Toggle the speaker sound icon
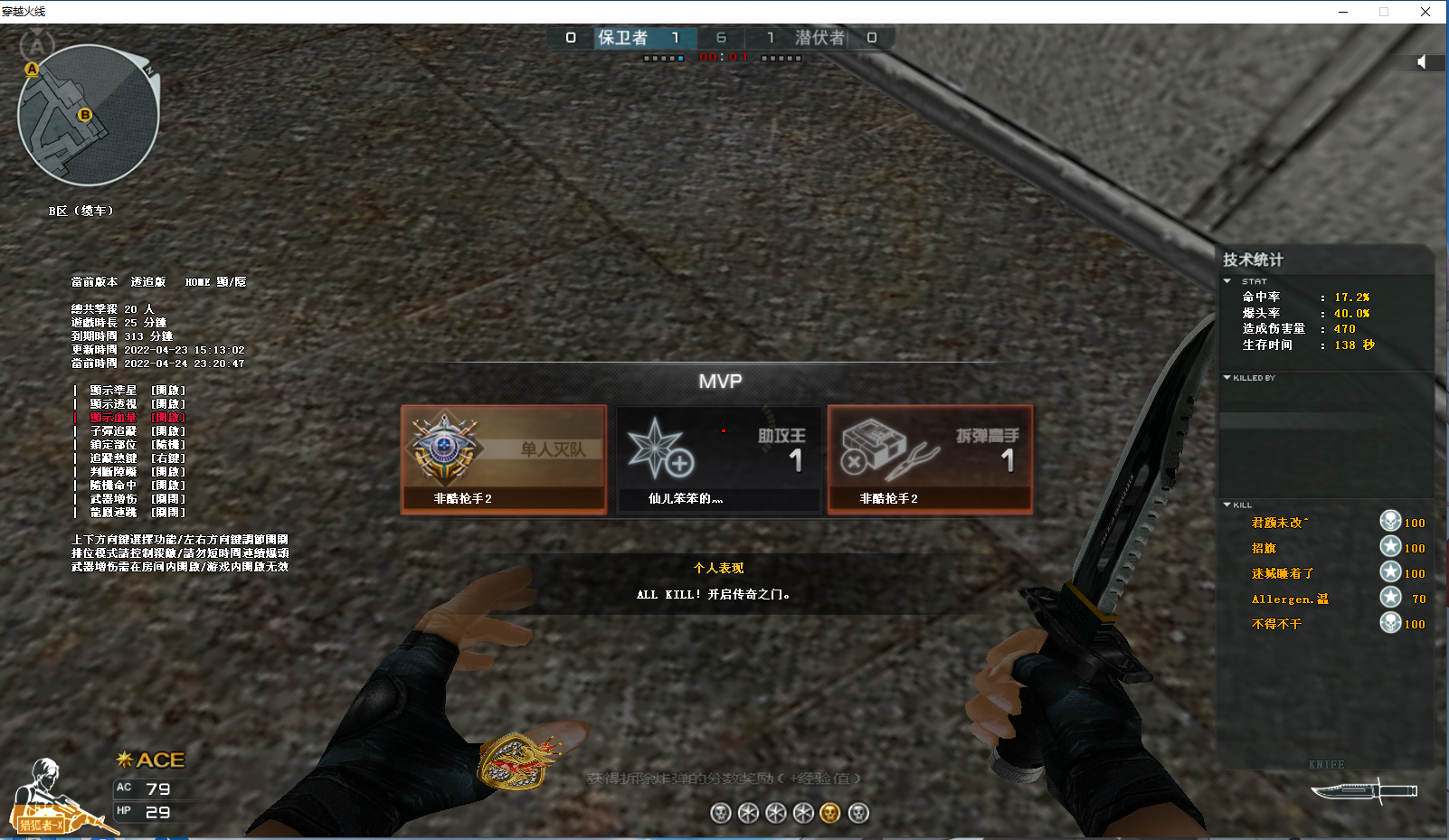 pyautogui.click(x=1422, y=61)
